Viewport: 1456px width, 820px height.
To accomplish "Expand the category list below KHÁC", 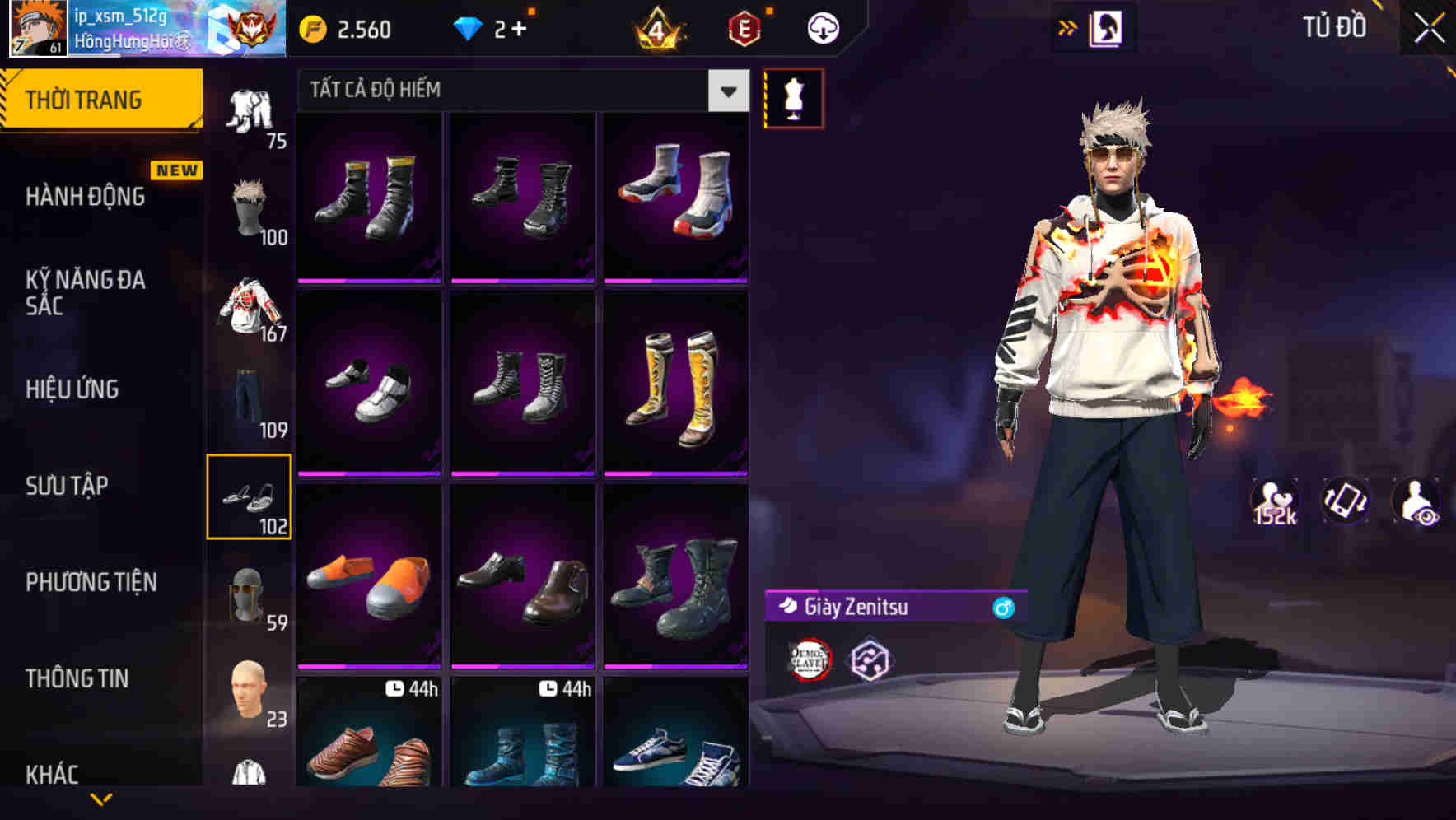I will tap(99, 799).
